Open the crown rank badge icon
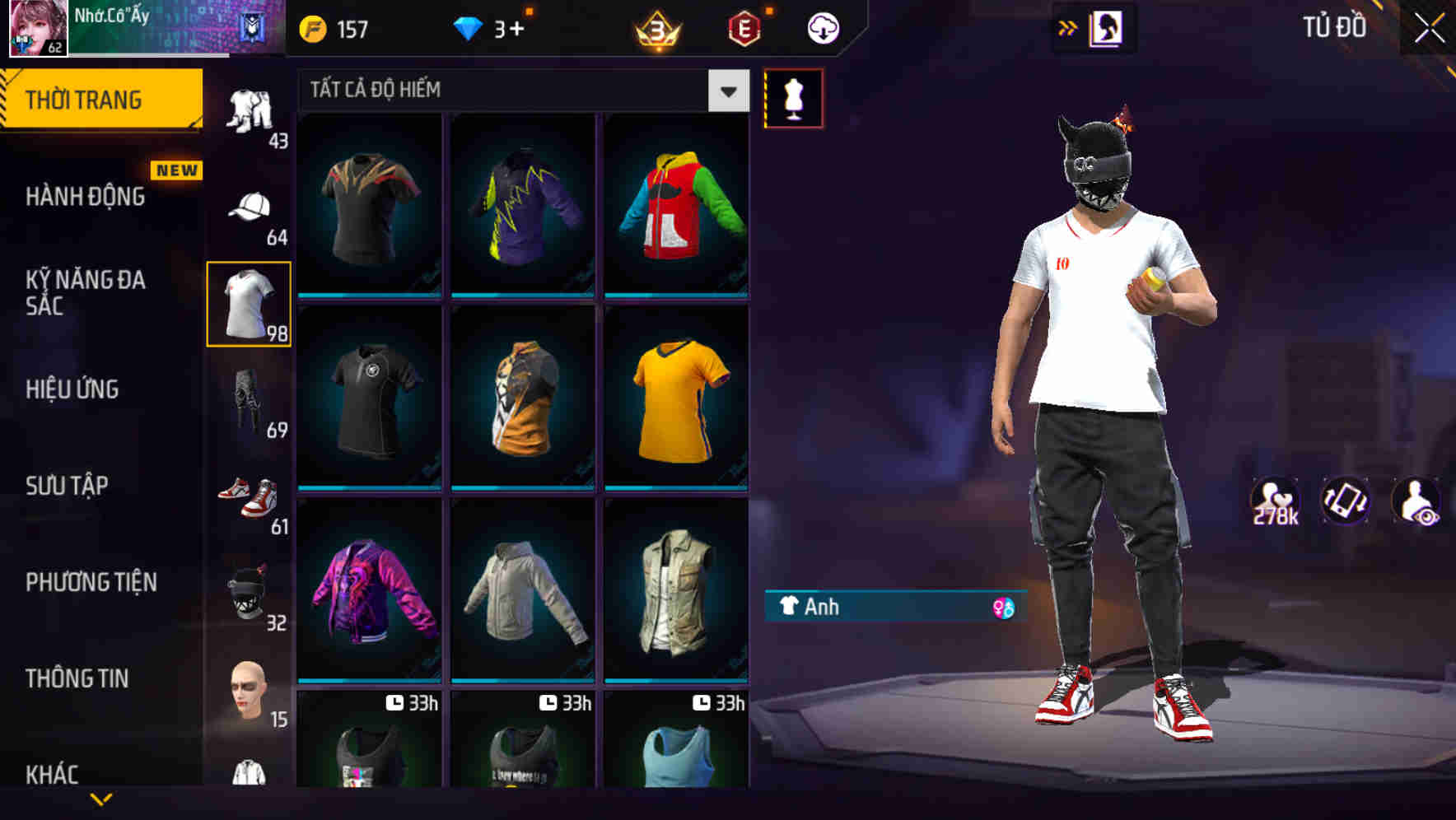Image resolution: width=1456 pixels, height=820 pixels. [655, 27]
